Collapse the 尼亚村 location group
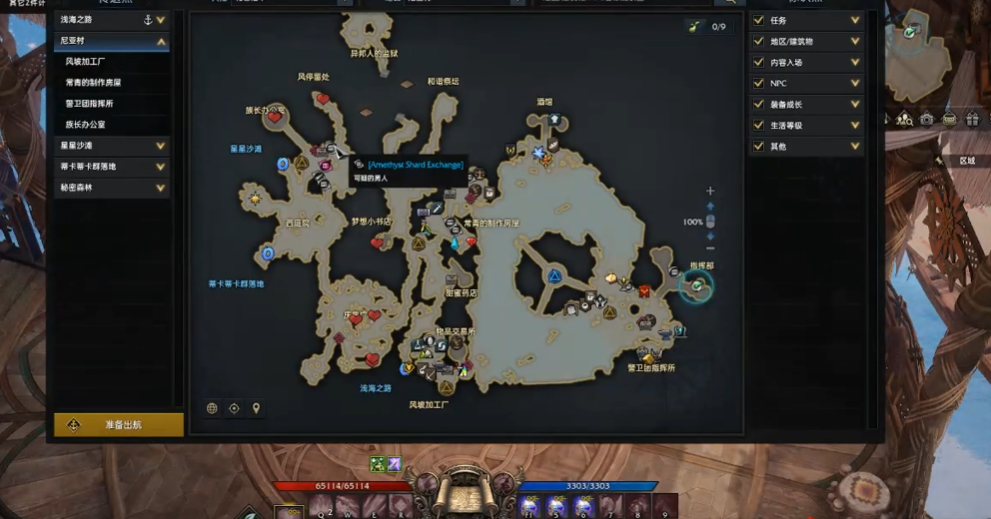The width and height of the screenshot is (991, 519). pos(161,42)
